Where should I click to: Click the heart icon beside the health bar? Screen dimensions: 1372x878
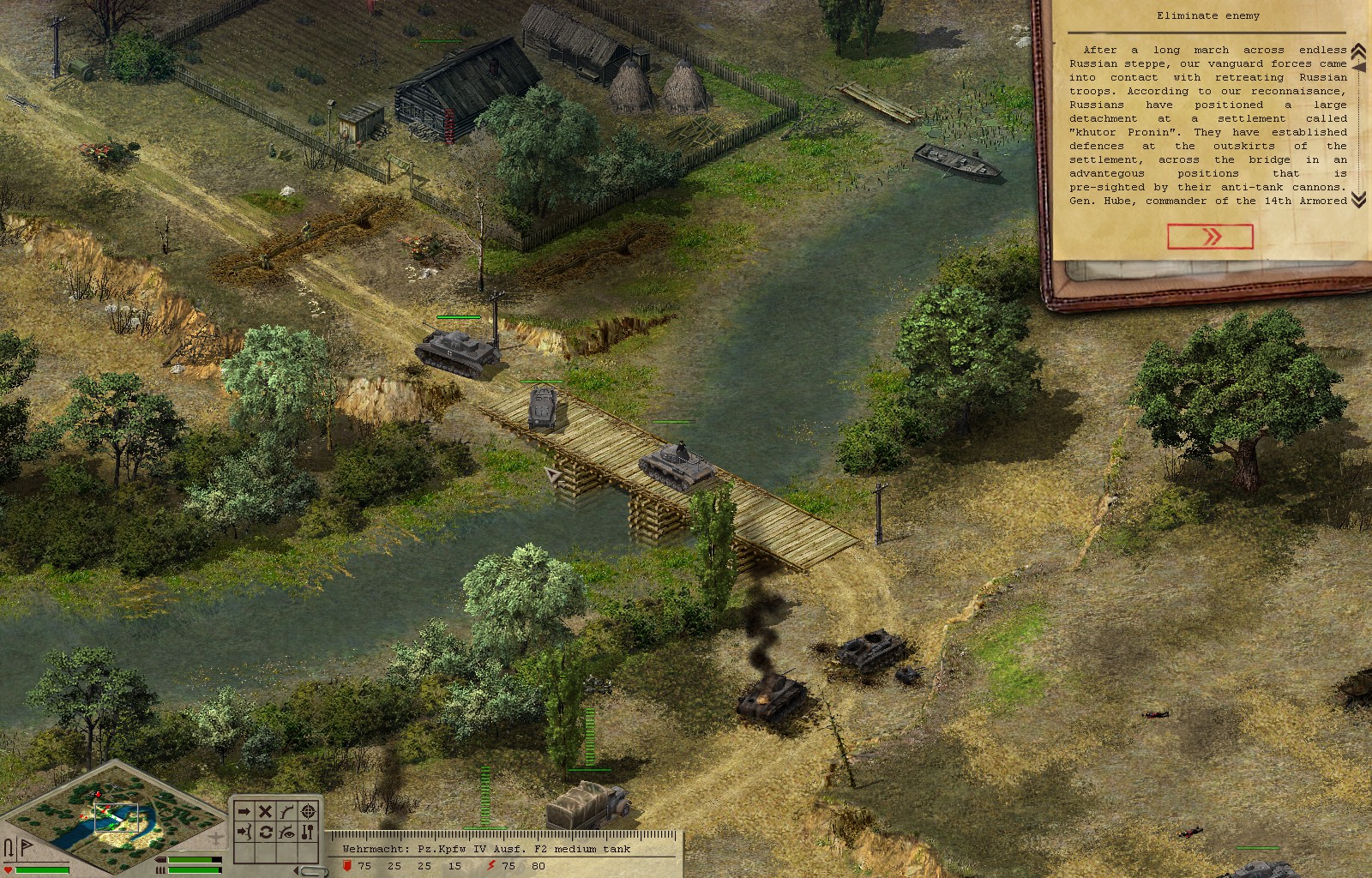pyautogui.click(x=9, y=869)
